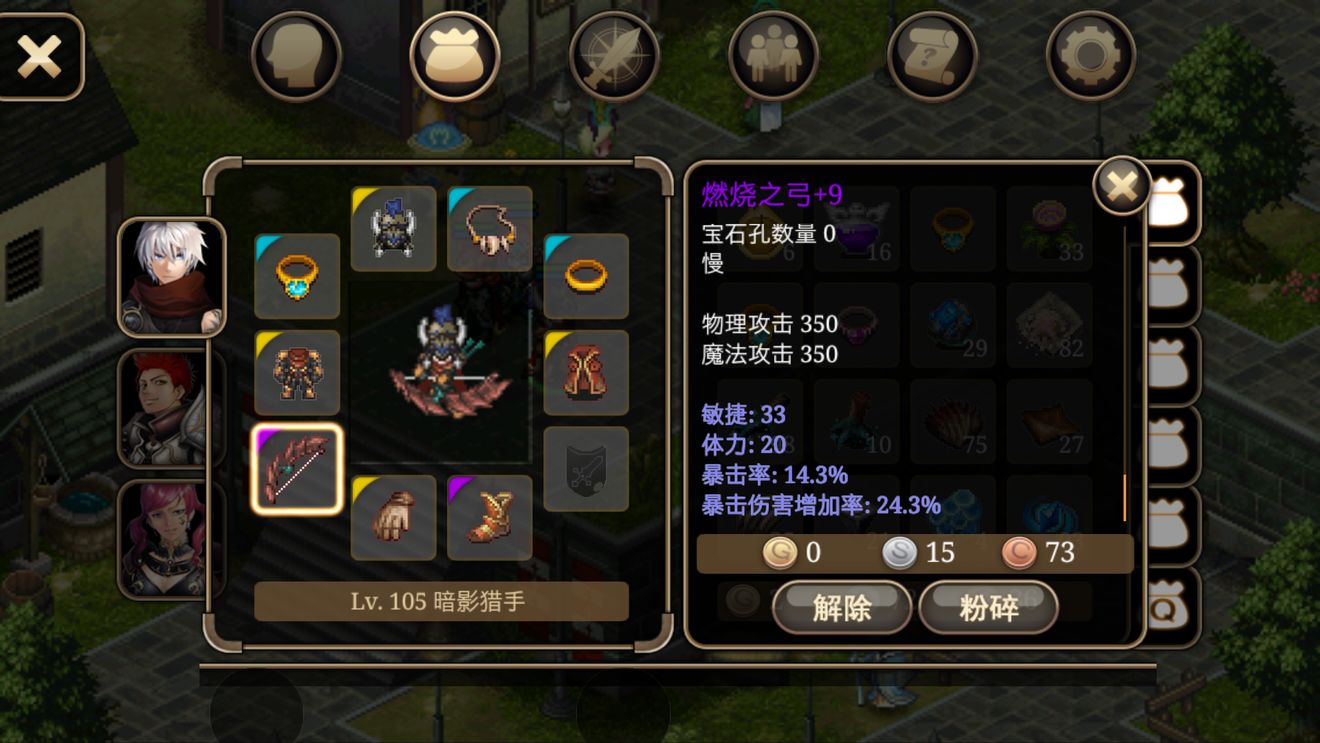The width and height of the screenshot is (1320, 743).
Task: Select the equipped 燃烧之弓 bow slot
Action: [296, 467]
